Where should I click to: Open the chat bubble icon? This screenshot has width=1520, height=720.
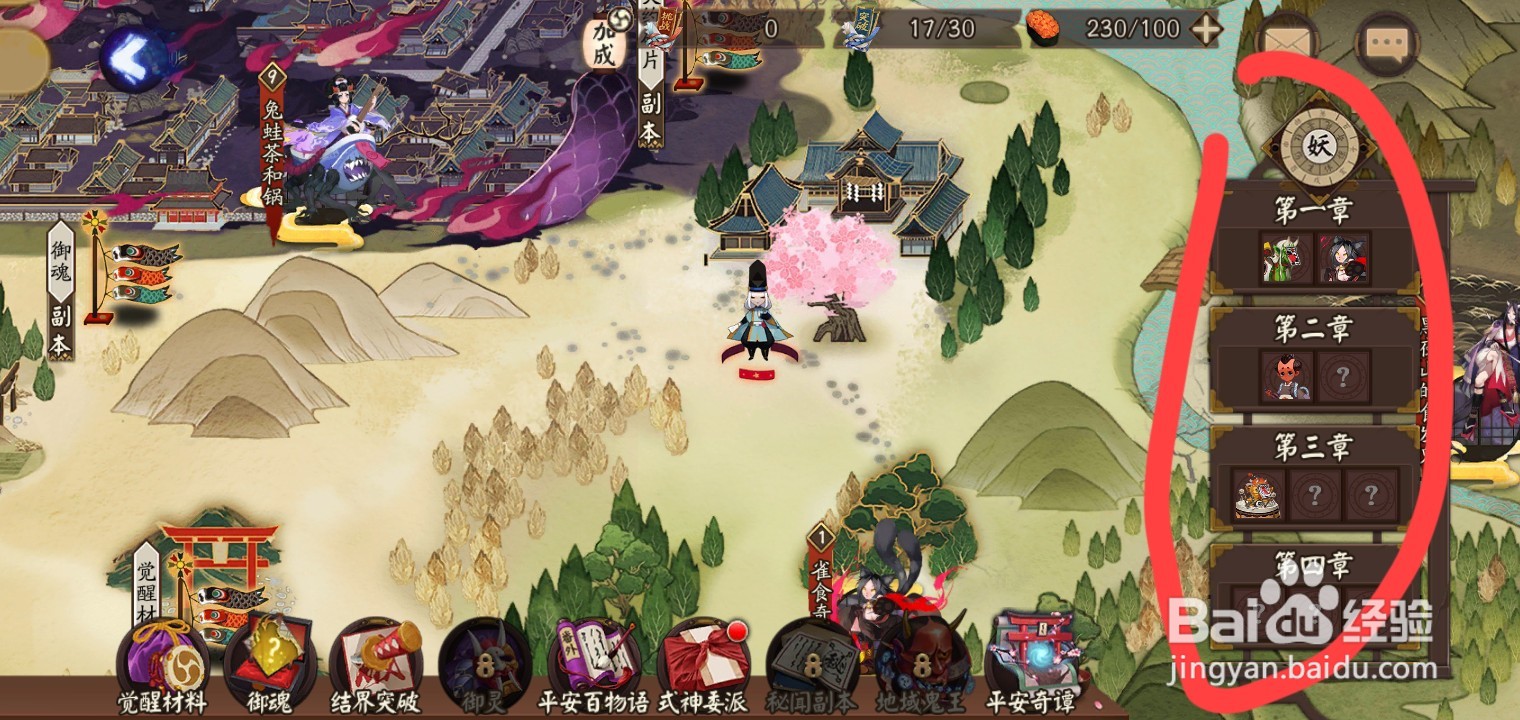pos(1388,45)
